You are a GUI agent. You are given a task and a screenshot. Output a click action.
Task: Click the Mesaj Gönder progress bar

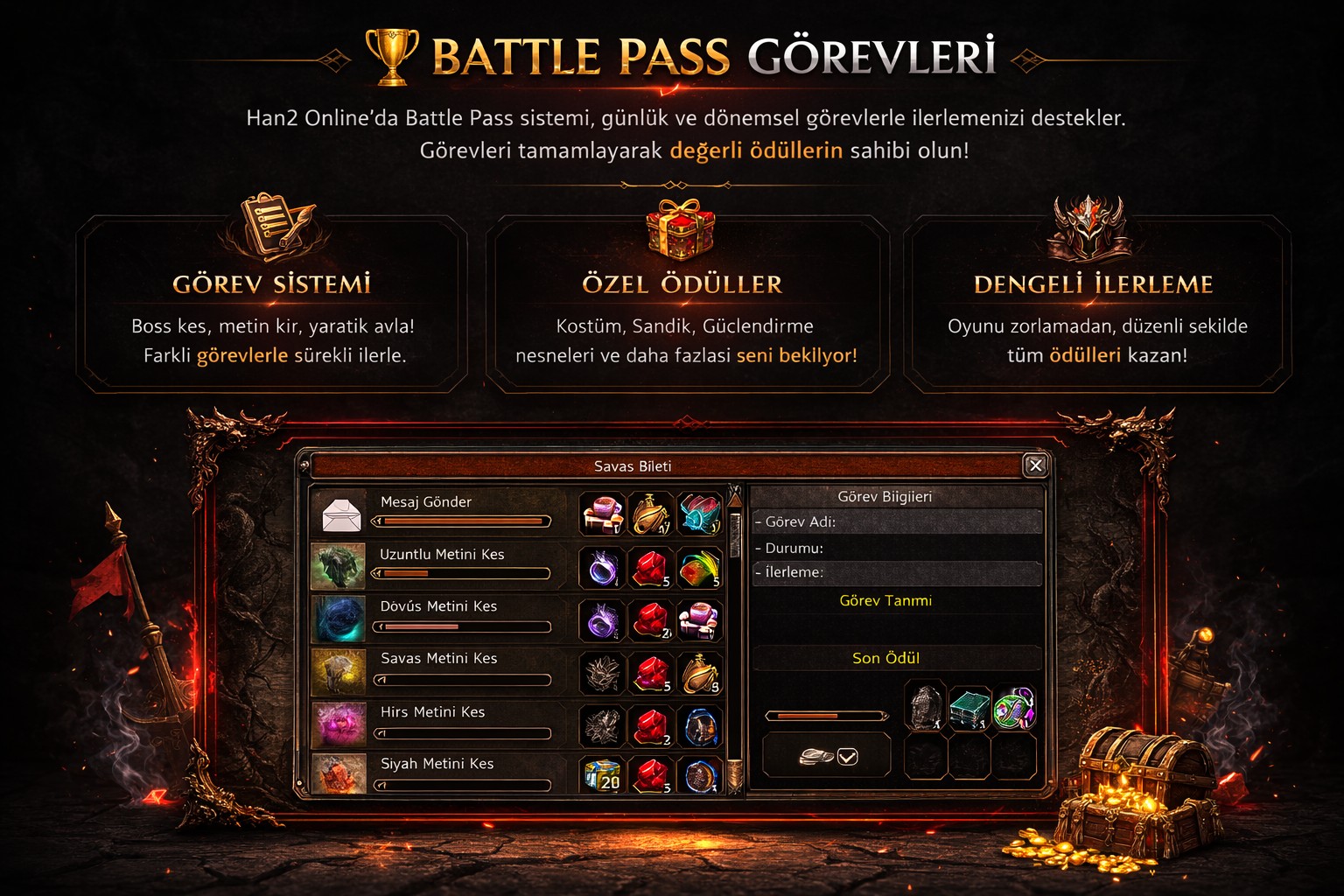pyautogui.click(x=462, y=521)
